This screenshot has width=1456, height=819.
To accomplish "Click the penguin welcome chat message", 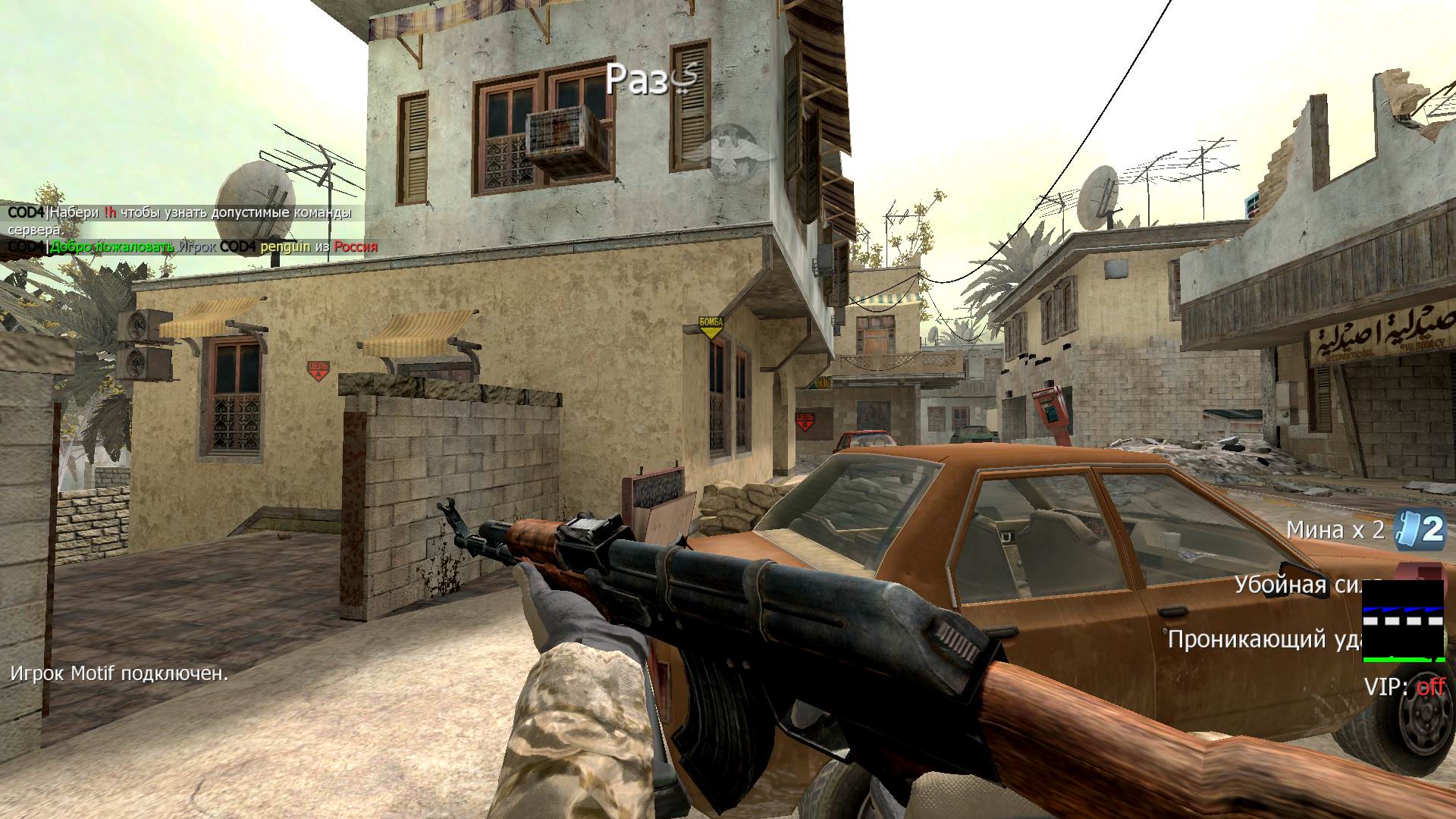I will (193, 246).
